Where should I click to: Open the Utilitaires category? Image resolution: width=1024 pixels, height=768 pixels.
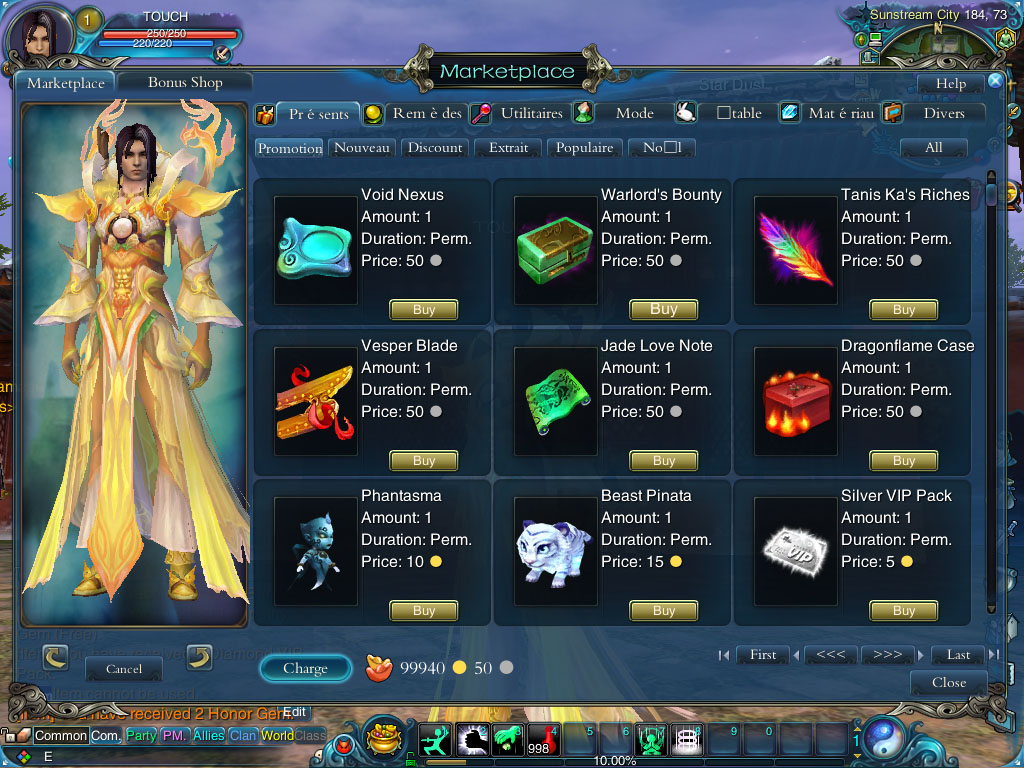(531, 113)
